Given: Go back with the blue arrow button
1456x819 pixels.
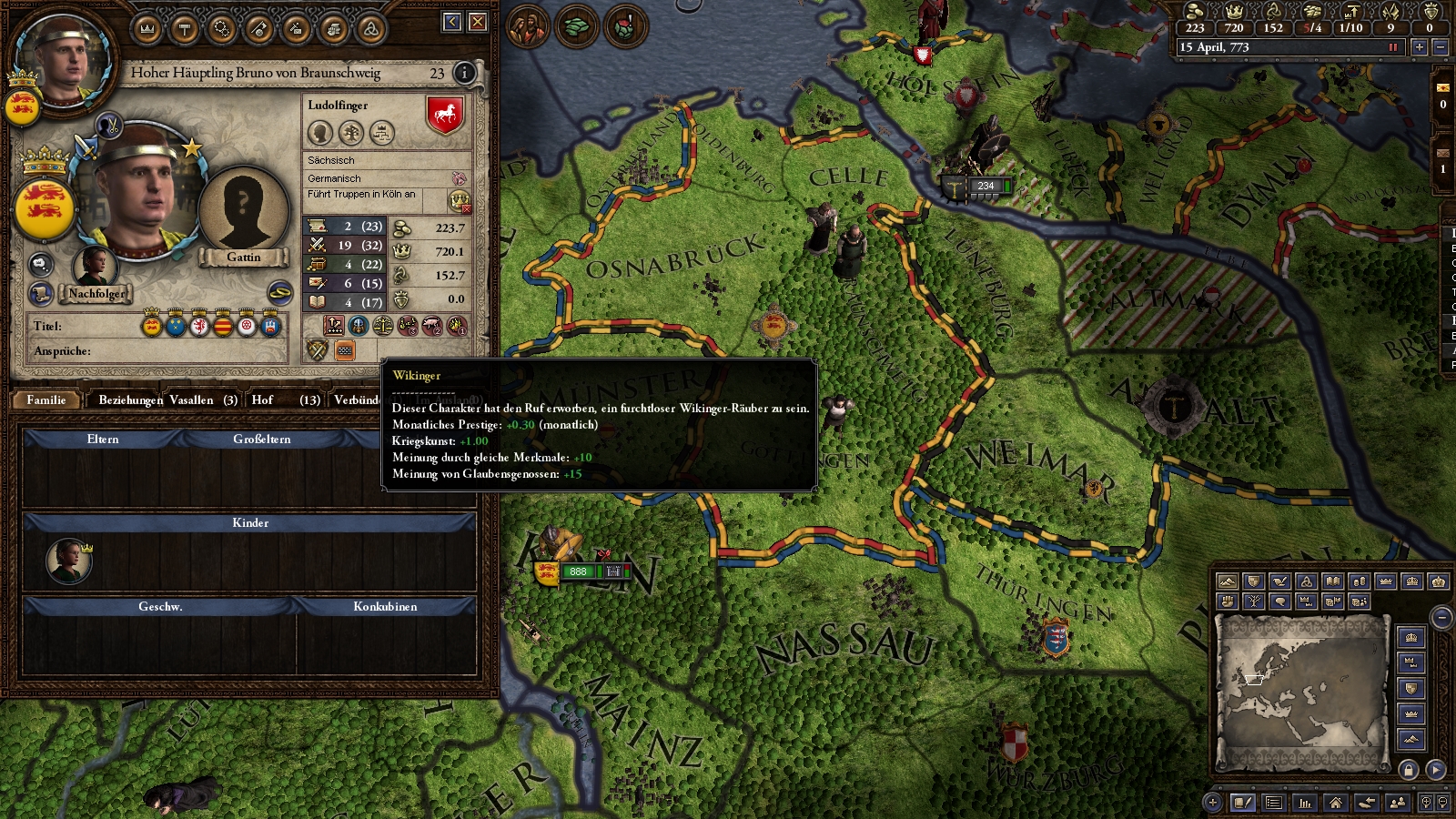Looking at the screenshot, I should (x=452, y=22).
